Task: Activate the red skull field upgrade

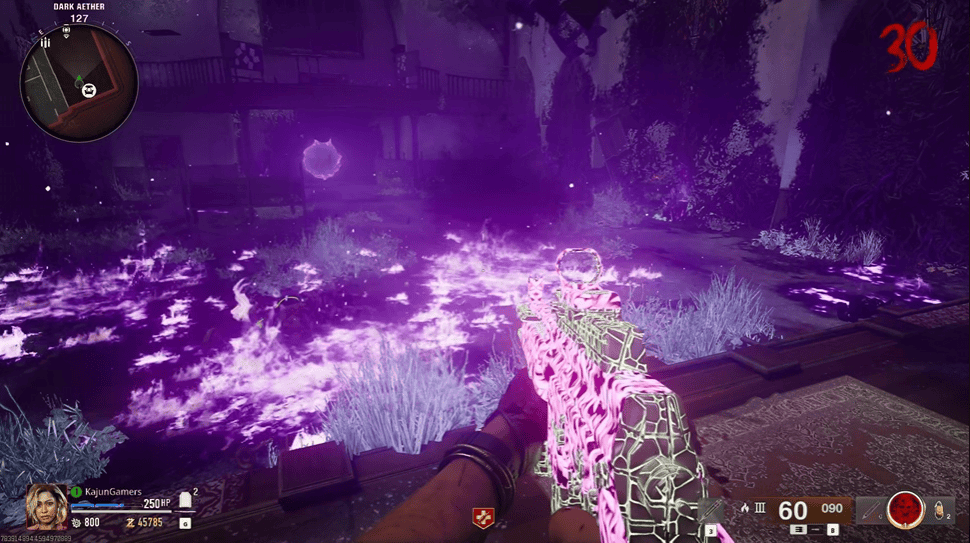Action: [907, 509]
